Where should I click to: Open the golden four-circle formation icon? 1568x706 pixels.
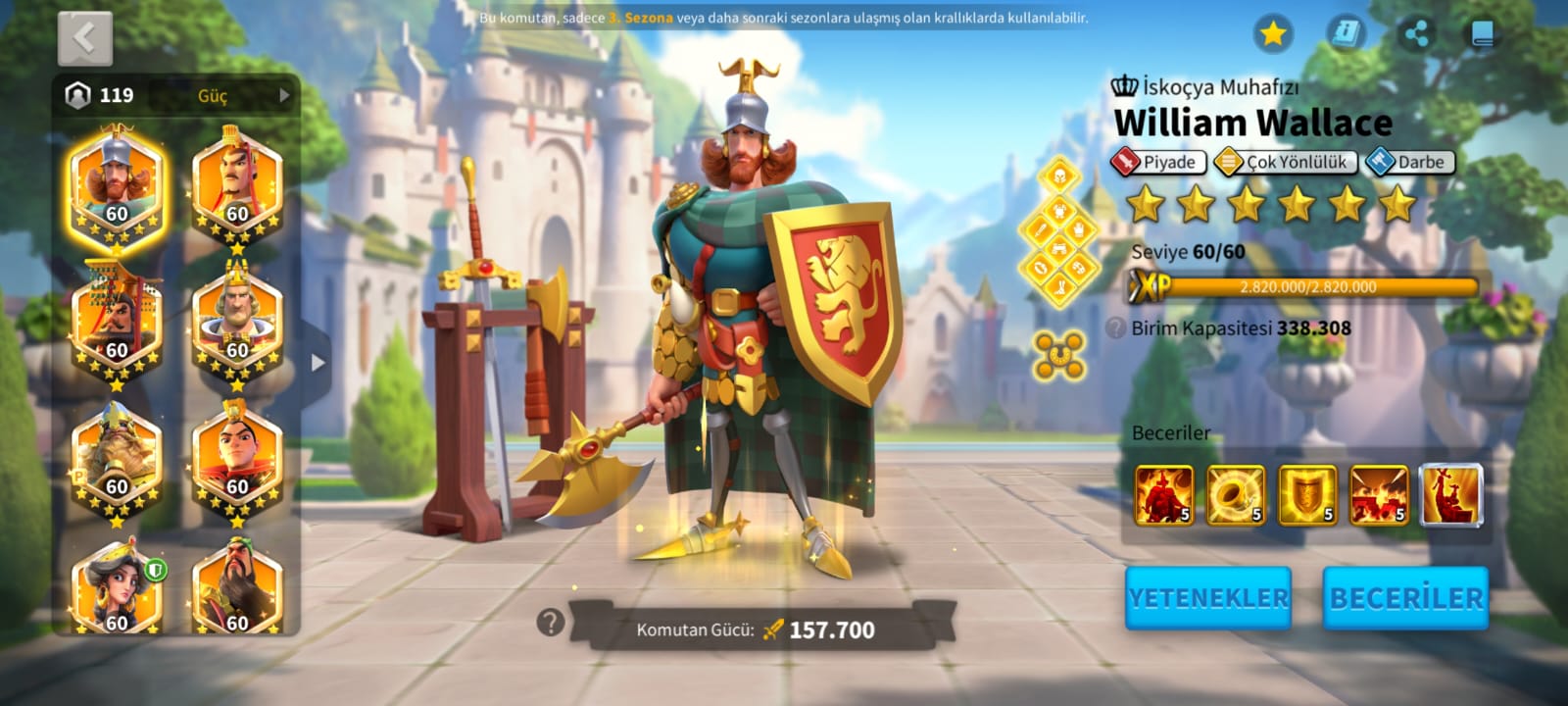click(1059, 354)
